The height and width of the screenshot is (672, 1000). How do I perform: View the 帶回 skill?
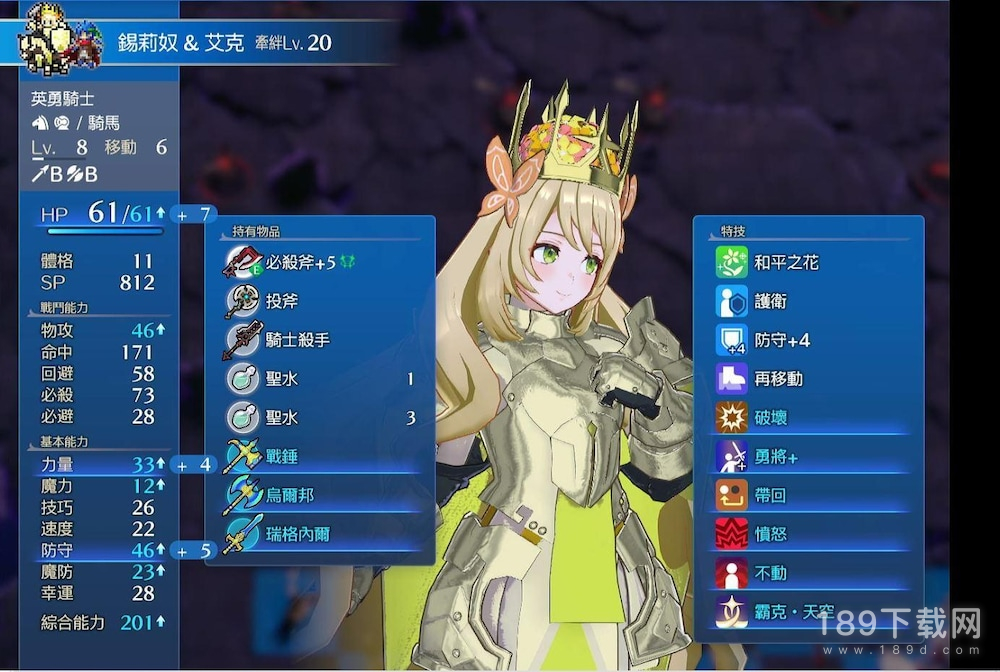(x=770, y=495)
